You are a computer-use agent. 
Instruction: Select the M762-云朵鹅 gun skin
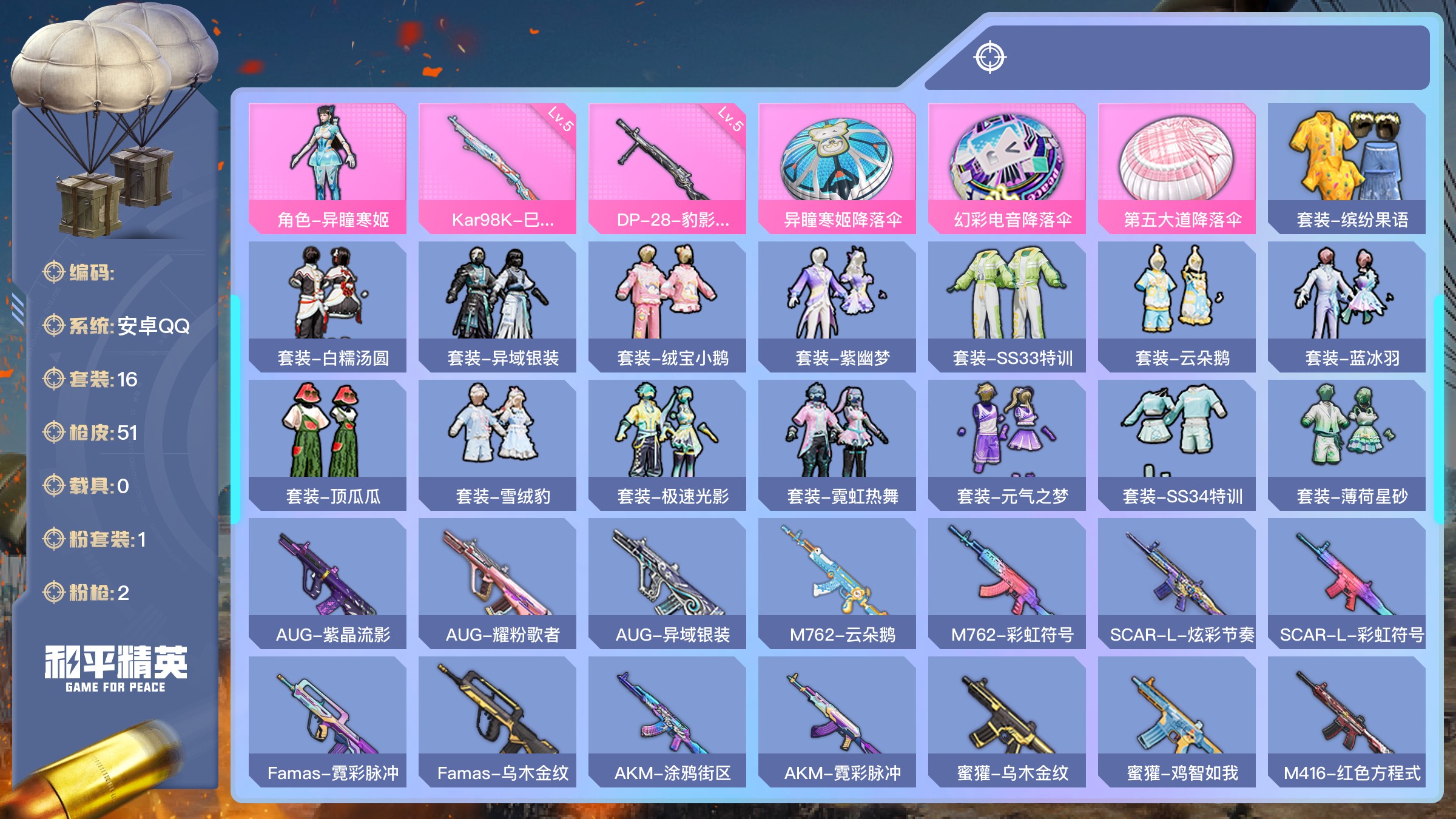[837, 583]
